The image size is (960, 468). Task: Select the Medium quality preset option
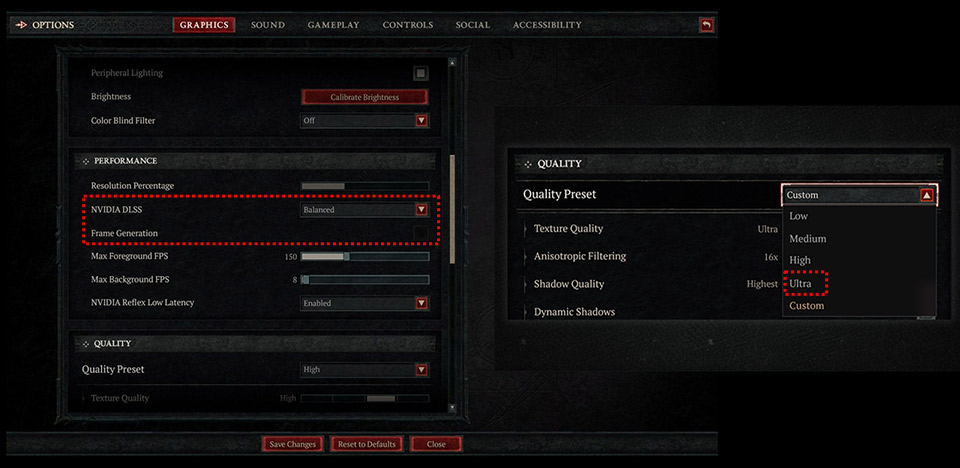pos(808,239)
